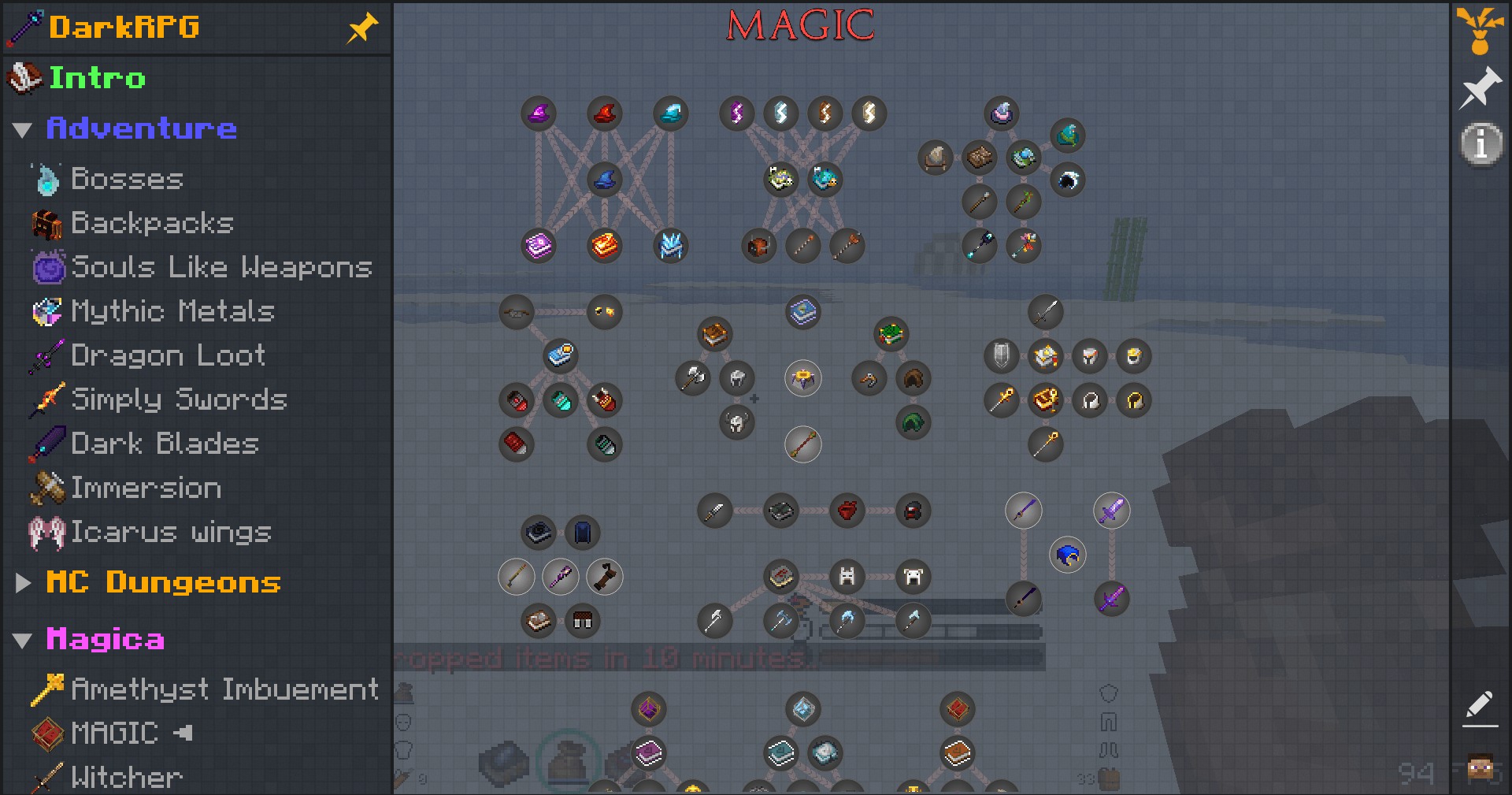Select the Backpacks chapter

(x=152, y=223)
